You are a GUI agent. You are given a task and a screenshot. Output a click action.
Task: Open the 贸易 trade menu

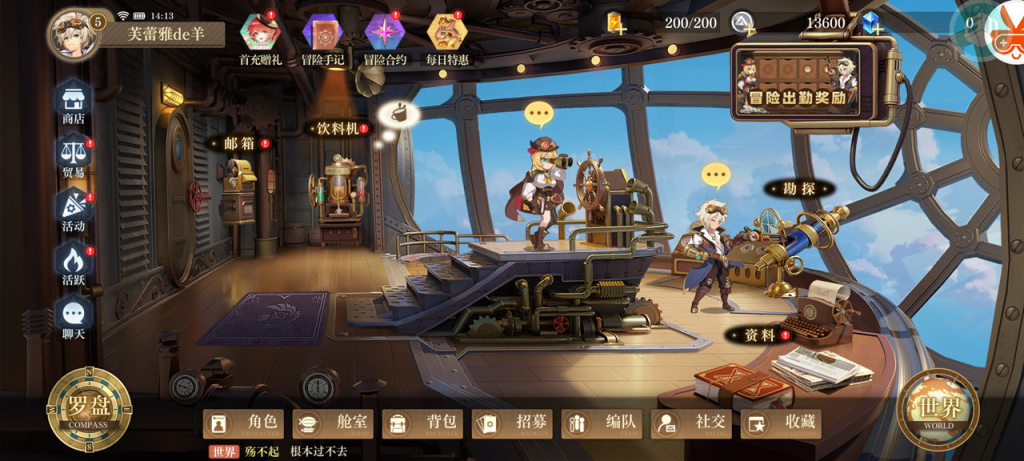pos(73,155)
